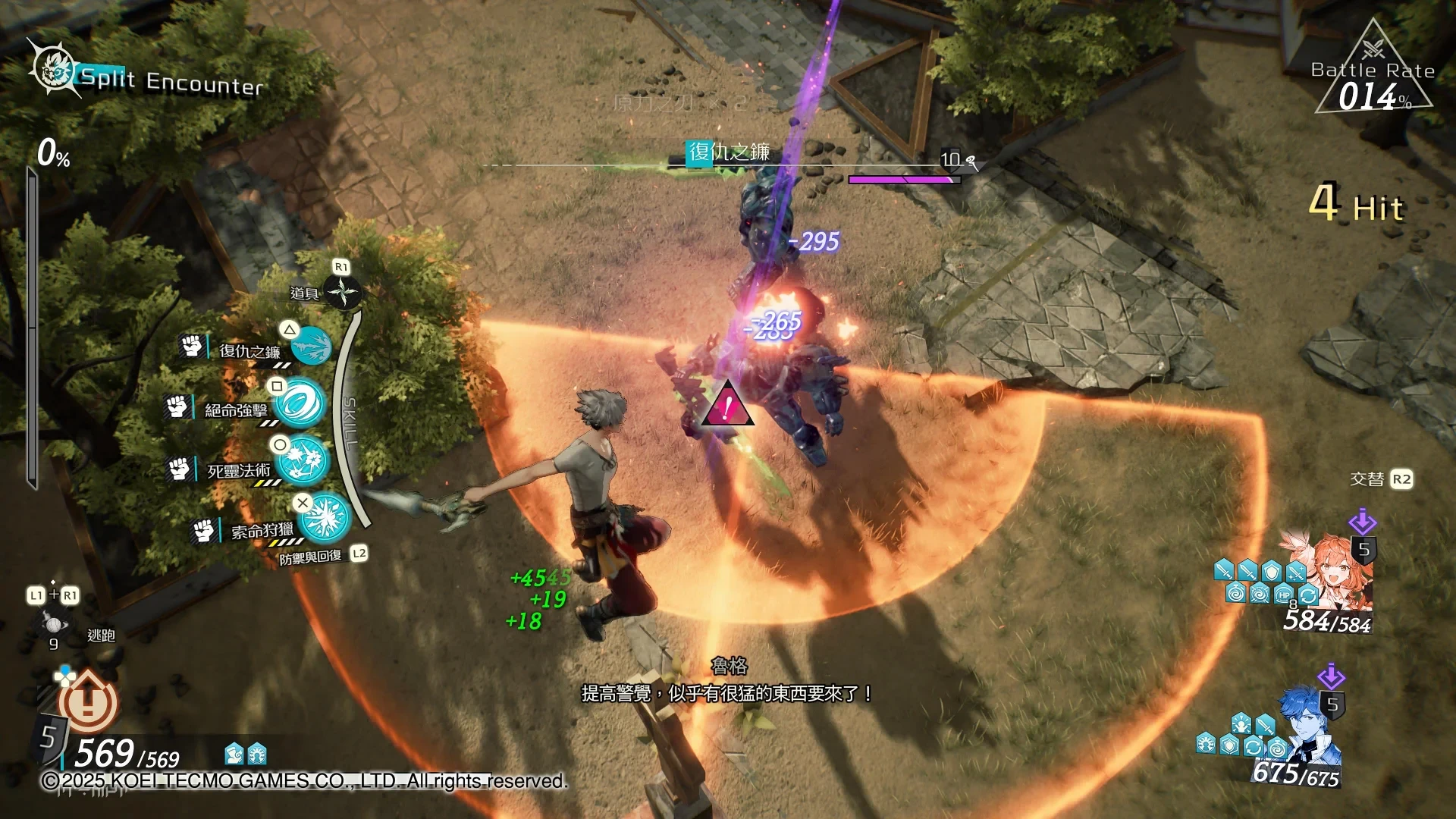This screenshot has width=1456, height=819.
Task: Trigger the 索命狩獵 skill icon
Action: [x=325, y=517]
